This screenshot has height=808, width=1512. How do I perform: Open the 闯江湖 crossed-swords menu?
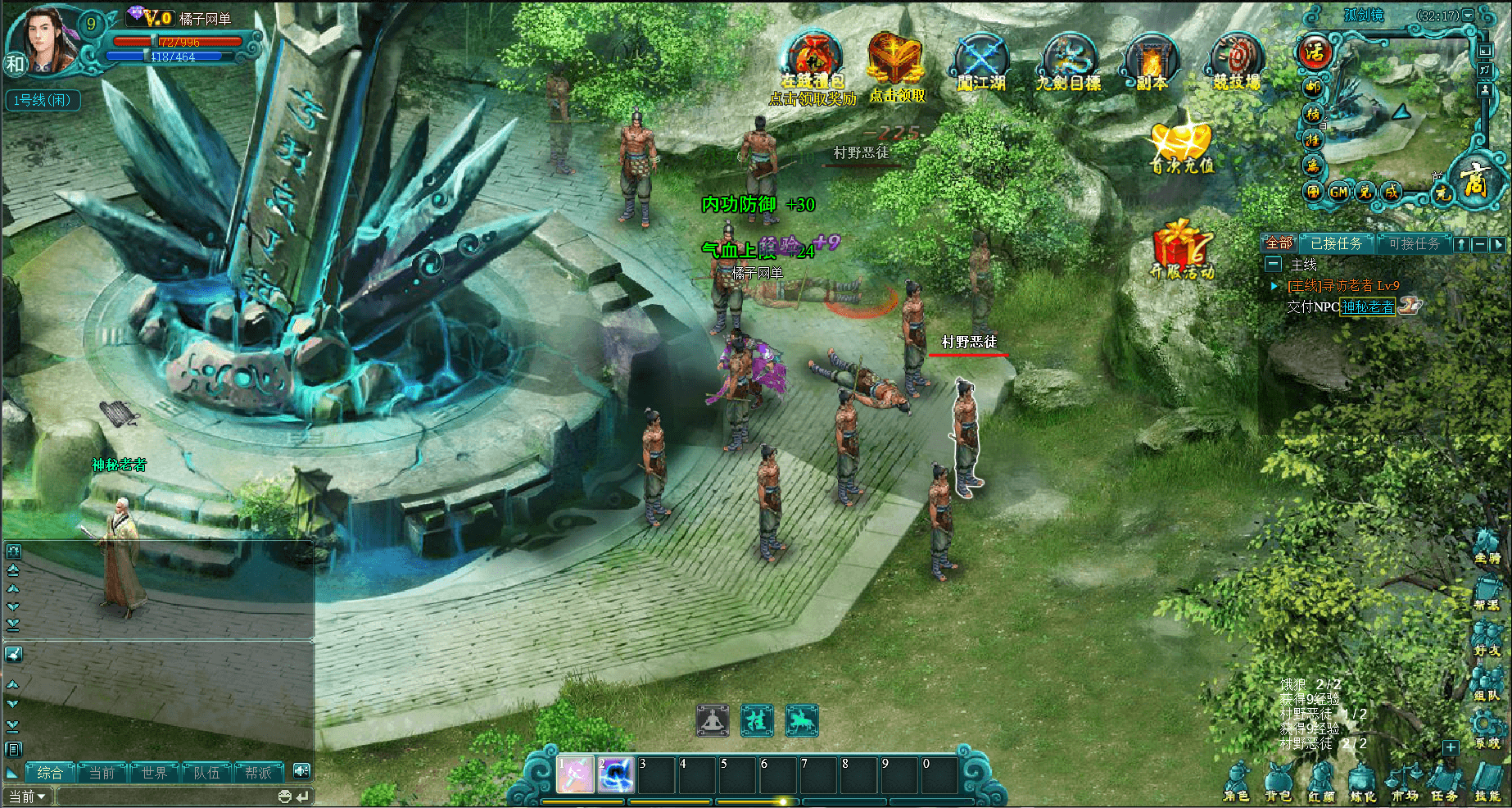pyautogui.click(x=980, y=61)
